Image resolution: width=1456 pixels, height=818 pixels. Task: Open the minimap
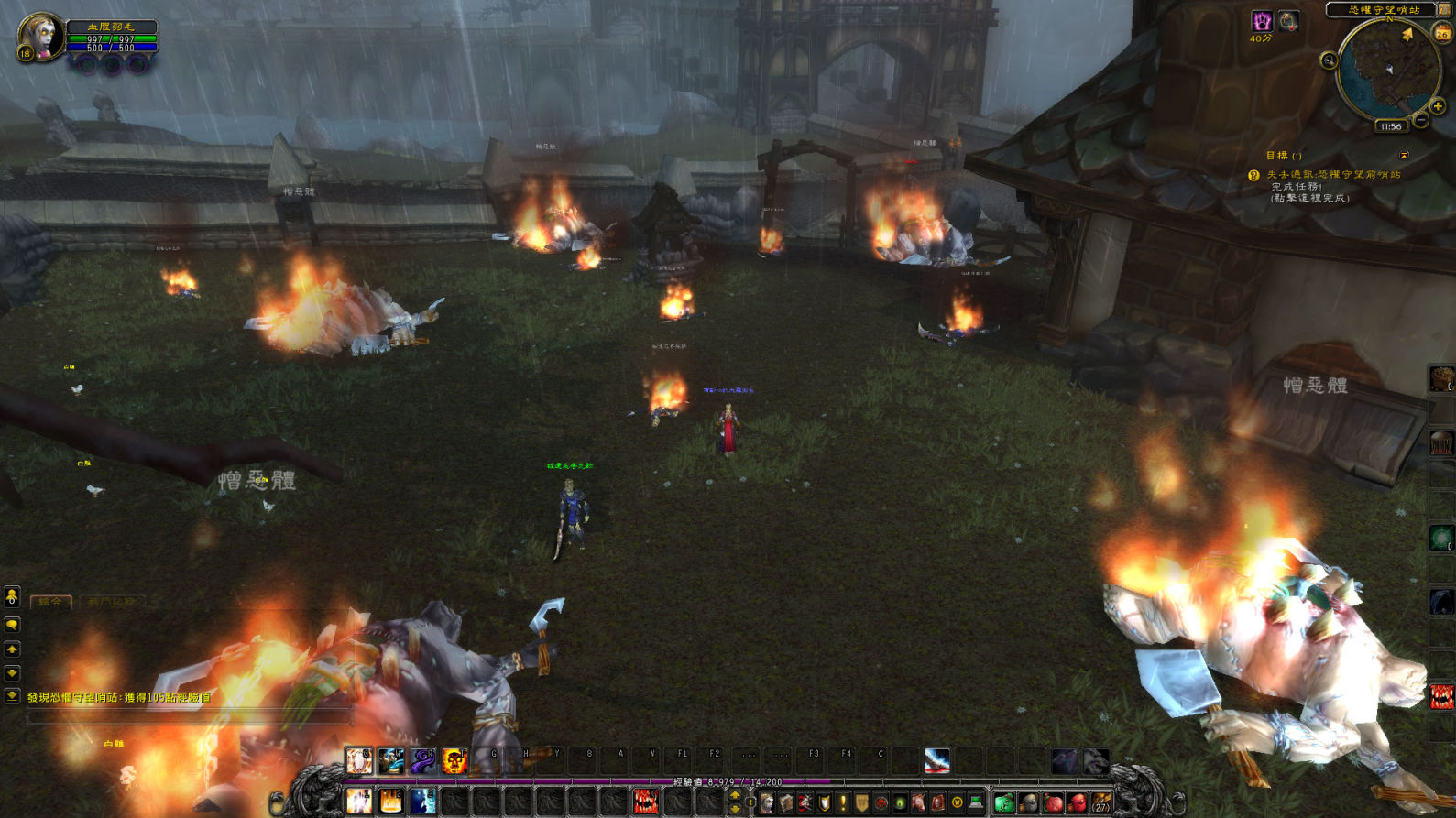1387,68
